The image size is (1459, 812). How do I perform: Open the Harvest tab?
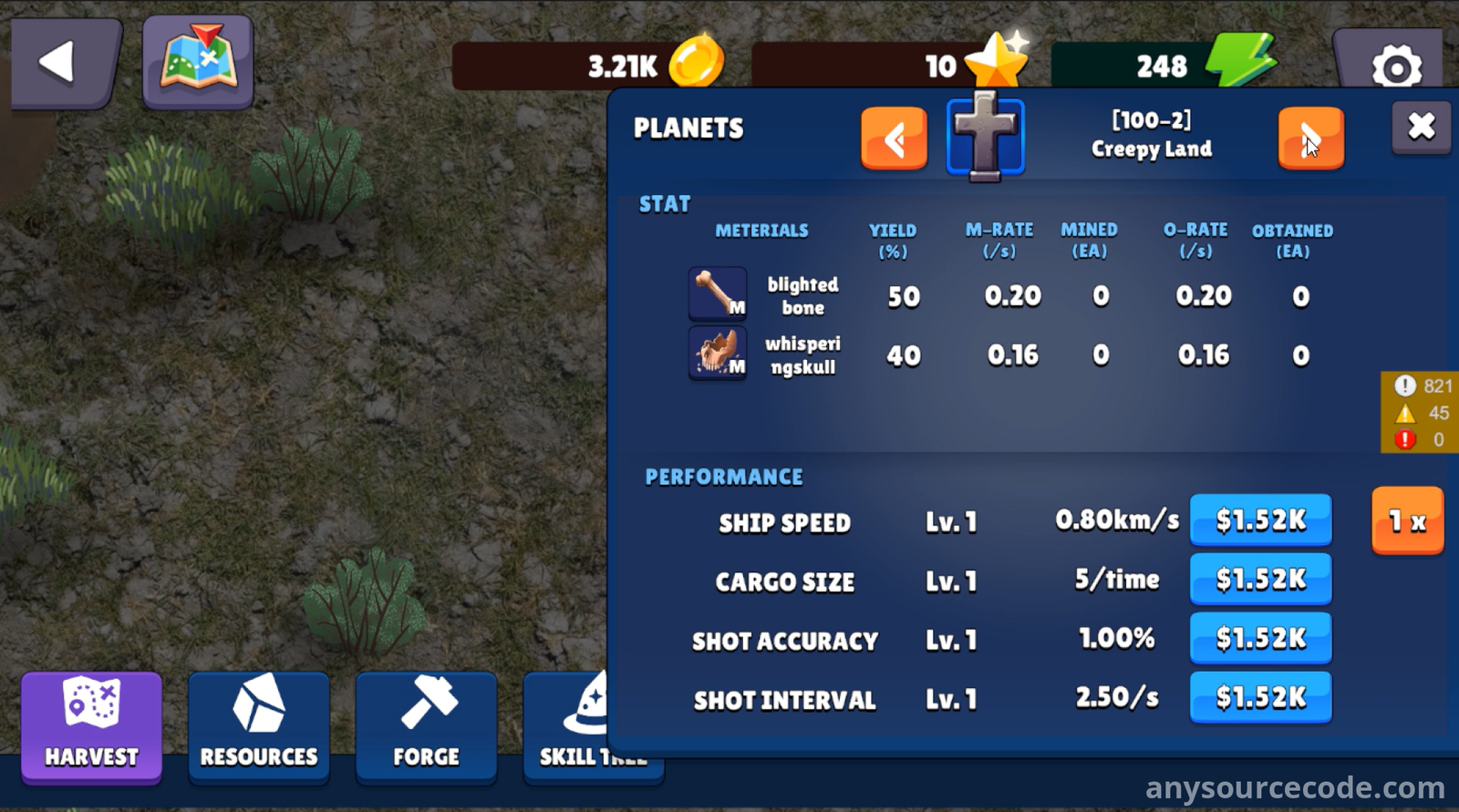click(x=91, y=726)
